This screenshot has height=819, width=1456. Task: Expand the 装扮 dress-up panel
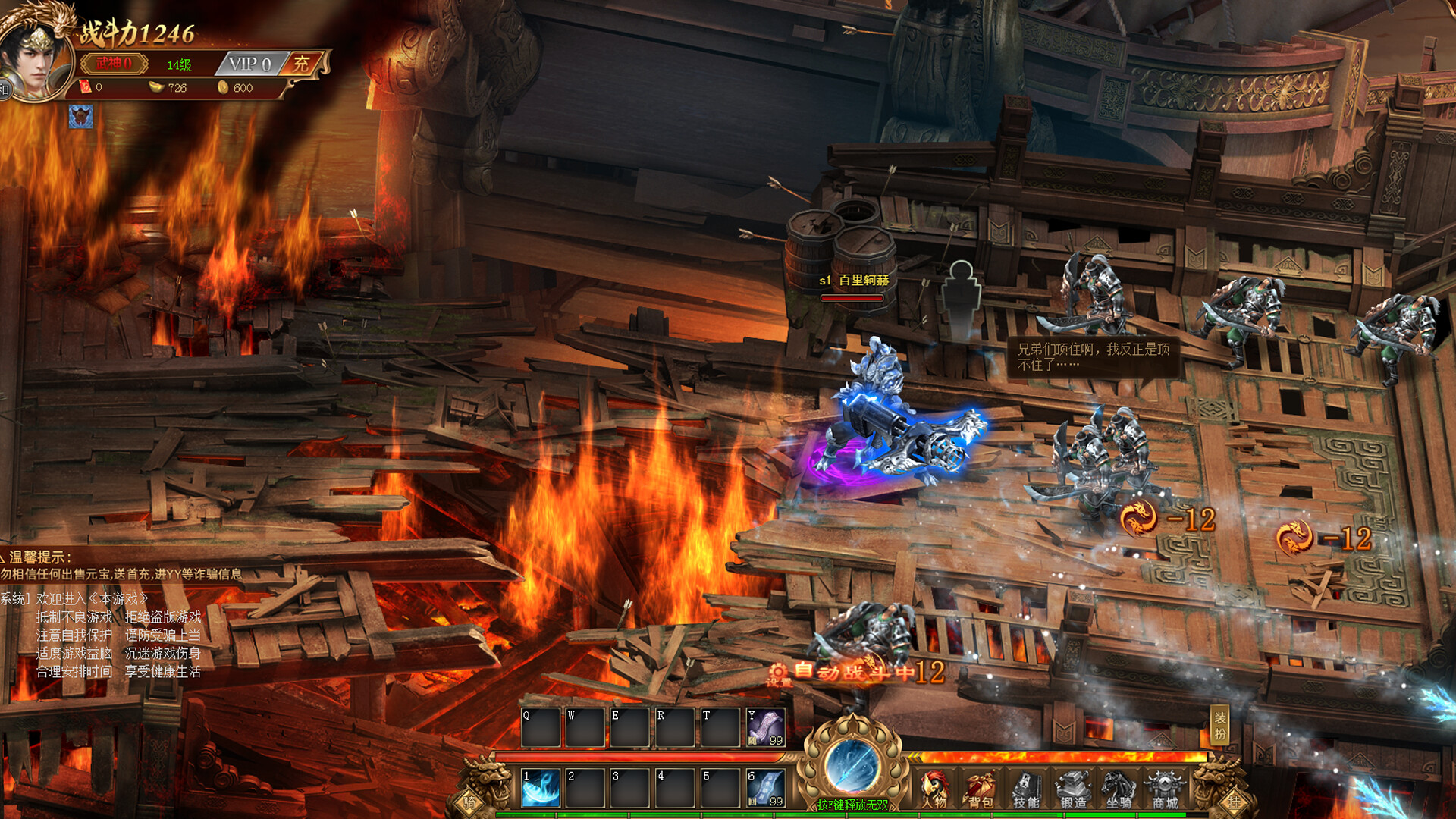pyautogui.click(x=1221, y=724)
